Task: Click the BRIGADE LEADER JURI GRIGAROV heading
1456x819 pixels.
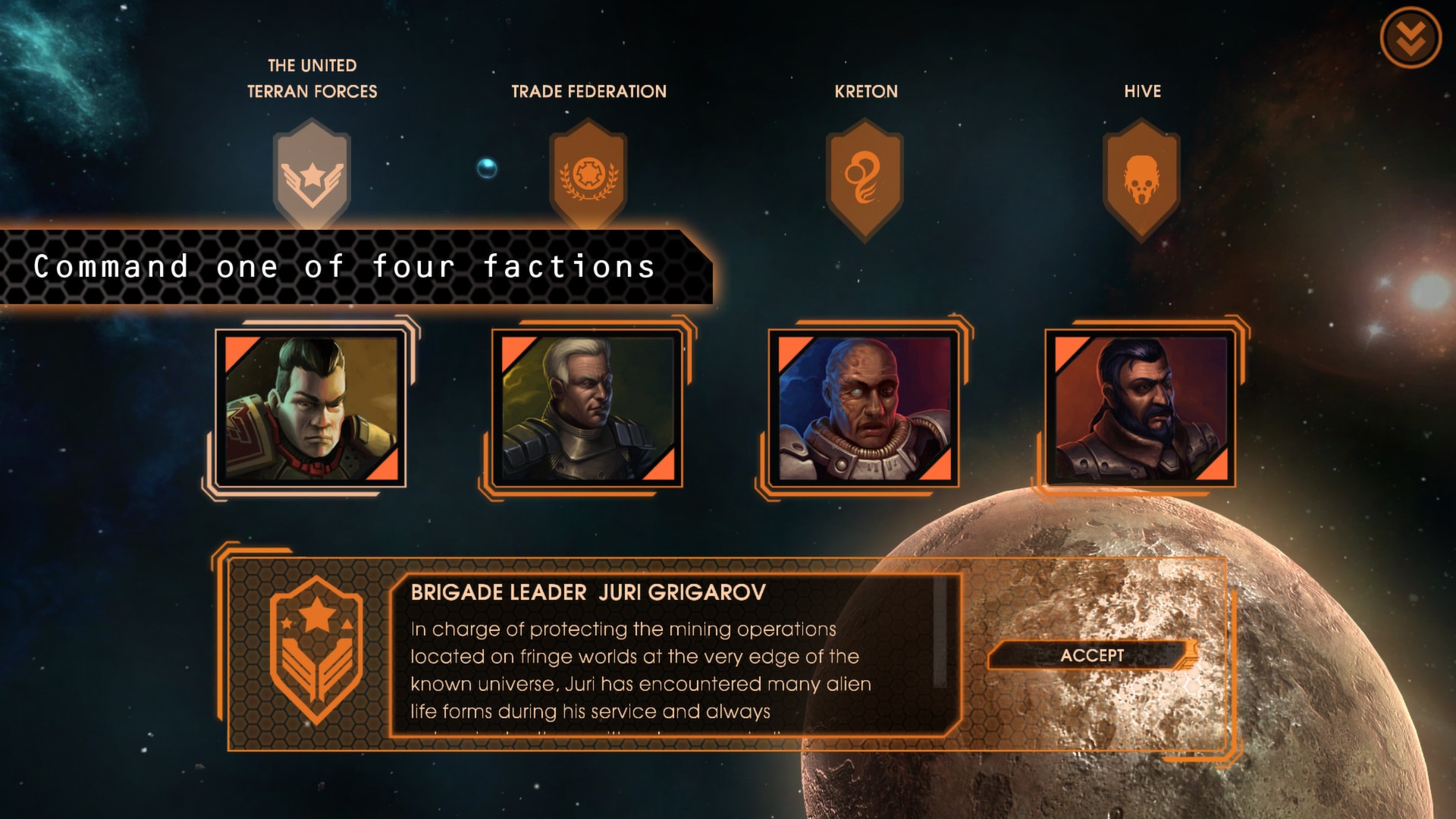Action: click(x=588, y=595)
